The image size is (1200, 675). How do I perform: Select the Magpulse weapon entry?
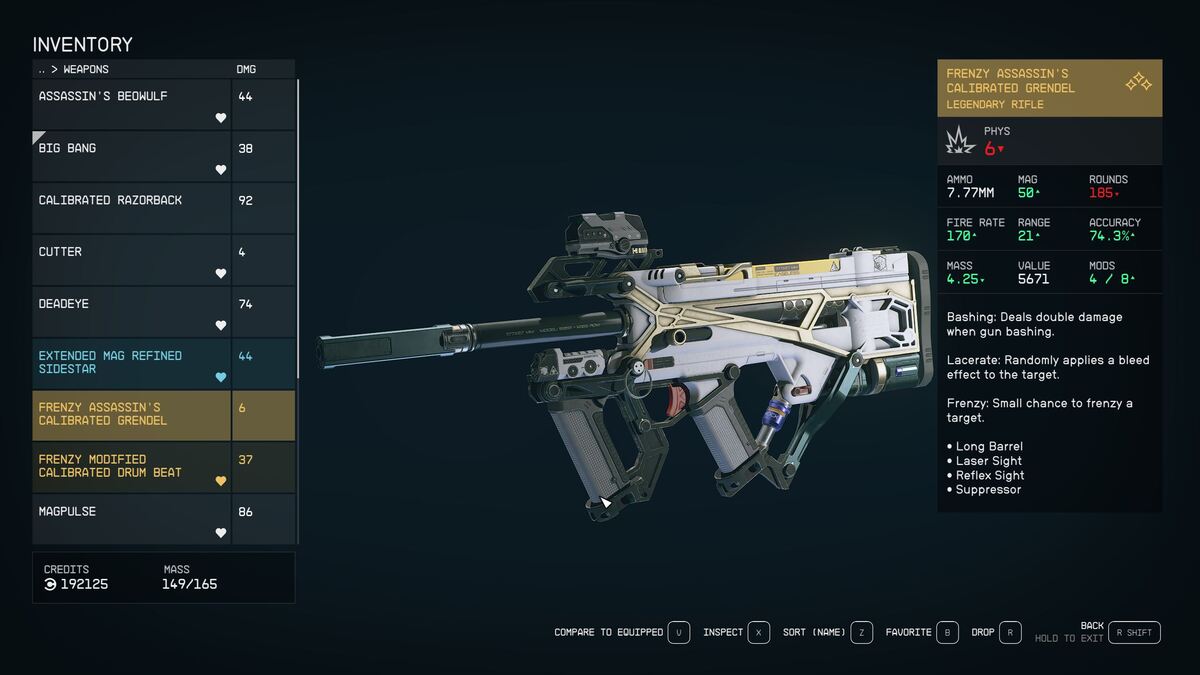pos(131,518)
